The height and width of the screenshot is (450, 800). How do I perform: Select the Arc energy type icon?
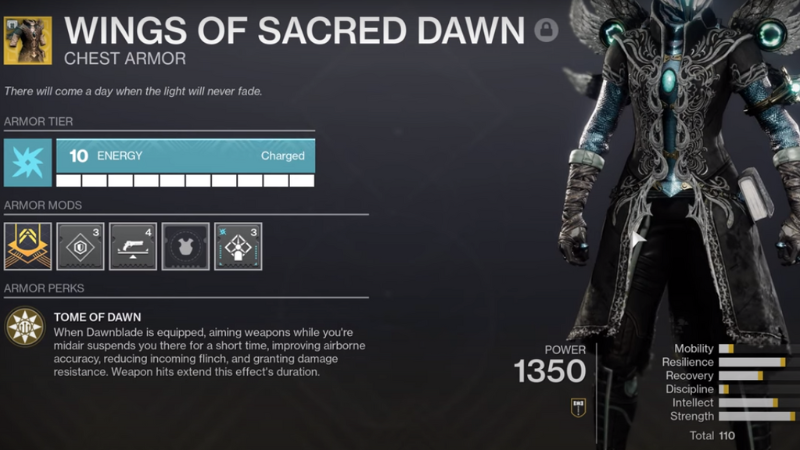[28, 163]
